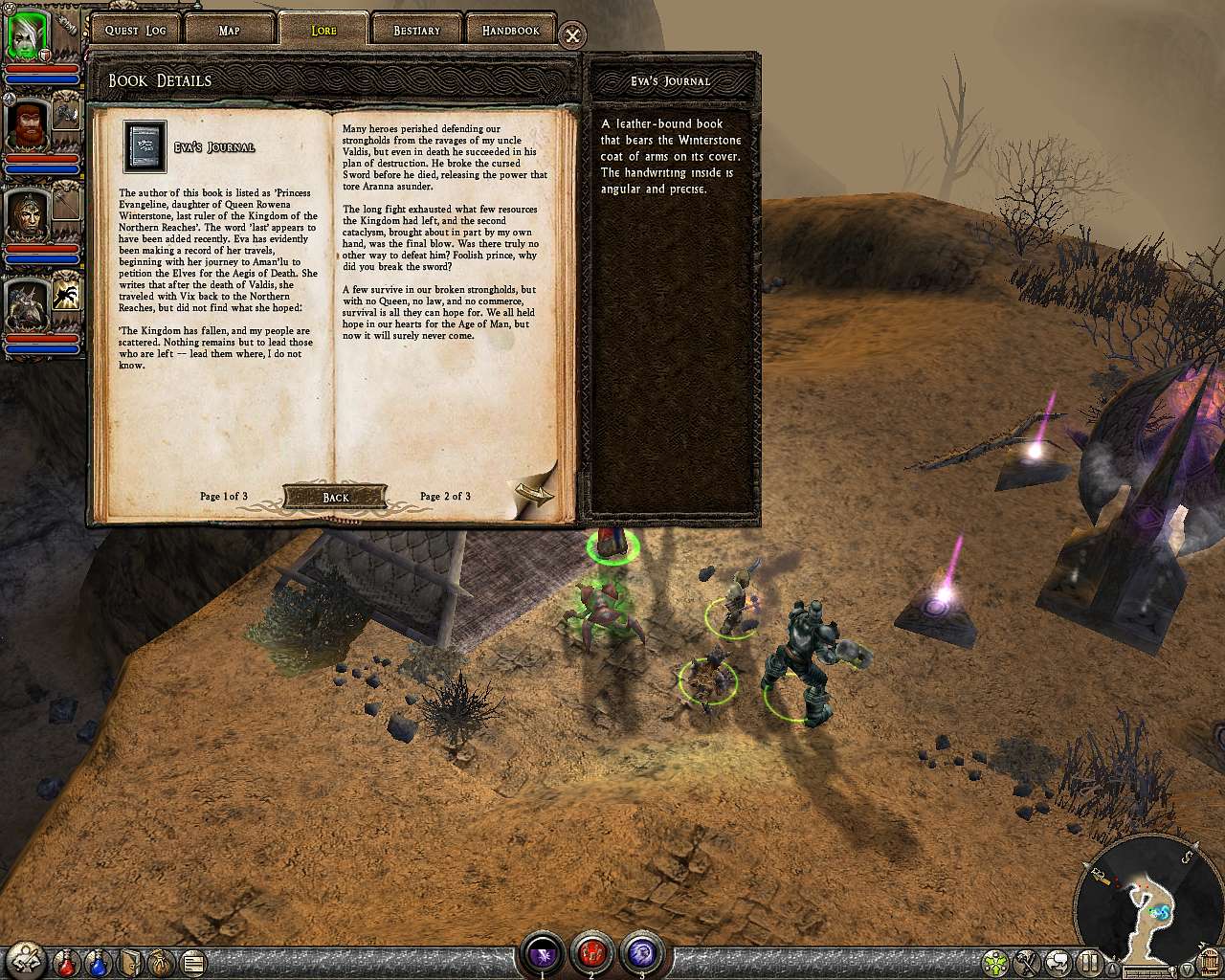The width and height of the screenshot is (1225, 980).
Task: Open the Handbook tab
Action: pos(510,31)
